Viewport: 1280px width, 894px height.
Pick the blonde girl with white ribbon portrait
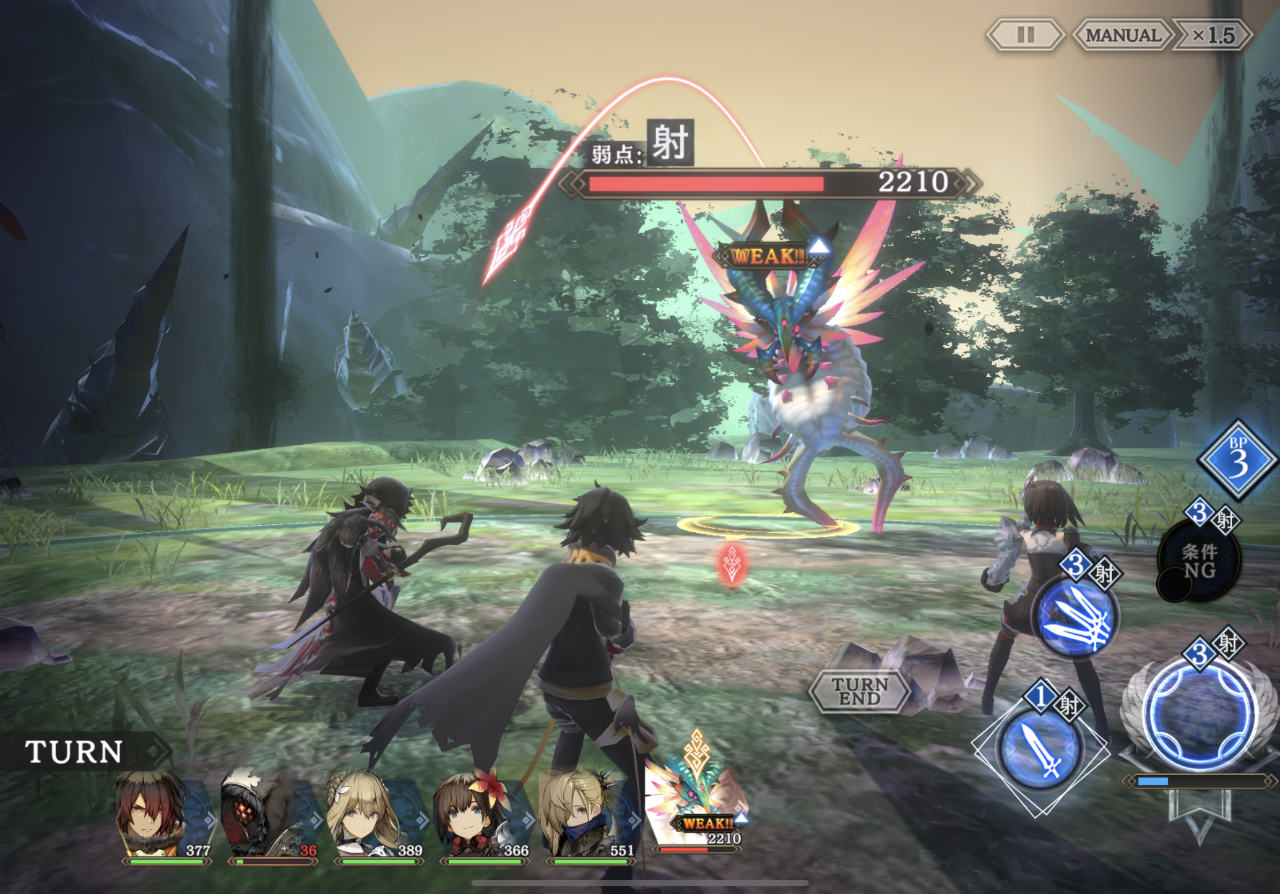[363, 810]
